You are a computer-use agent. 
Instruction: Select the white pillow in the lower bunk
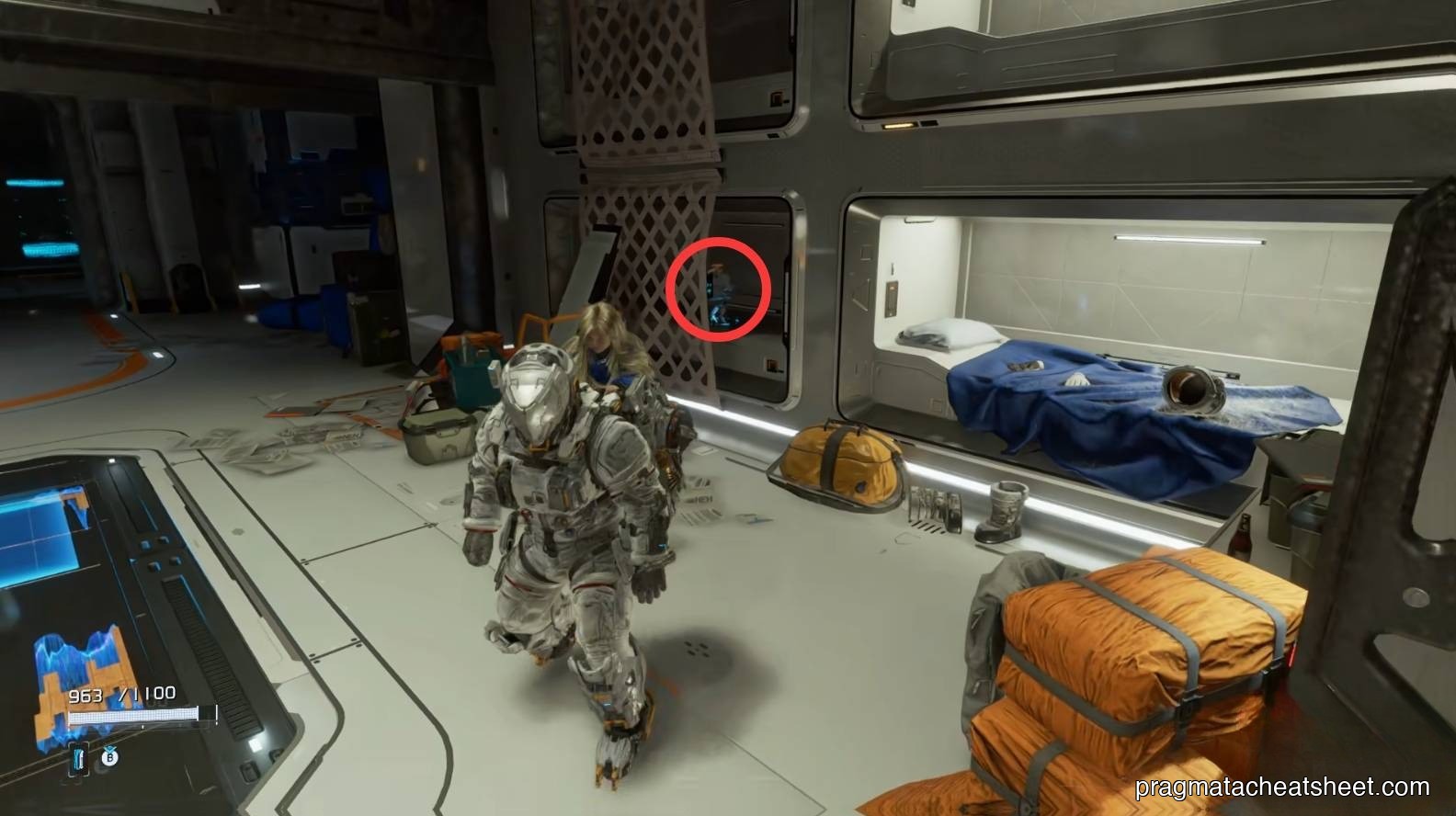tap(951, 334)
